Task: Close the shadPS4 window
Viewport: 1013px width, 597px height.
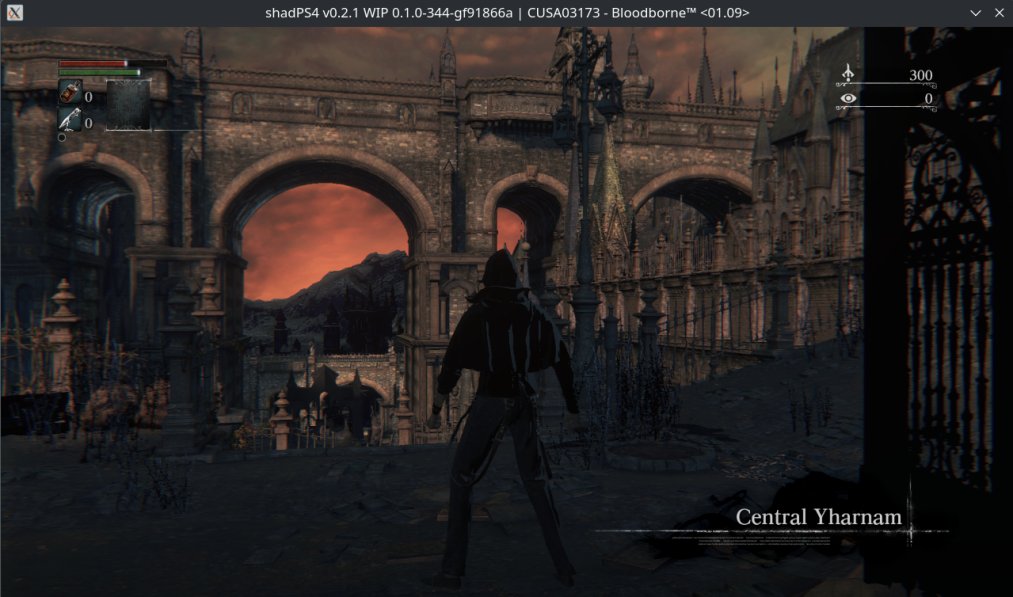Action: pyautogui.click(x=999, y=12)
